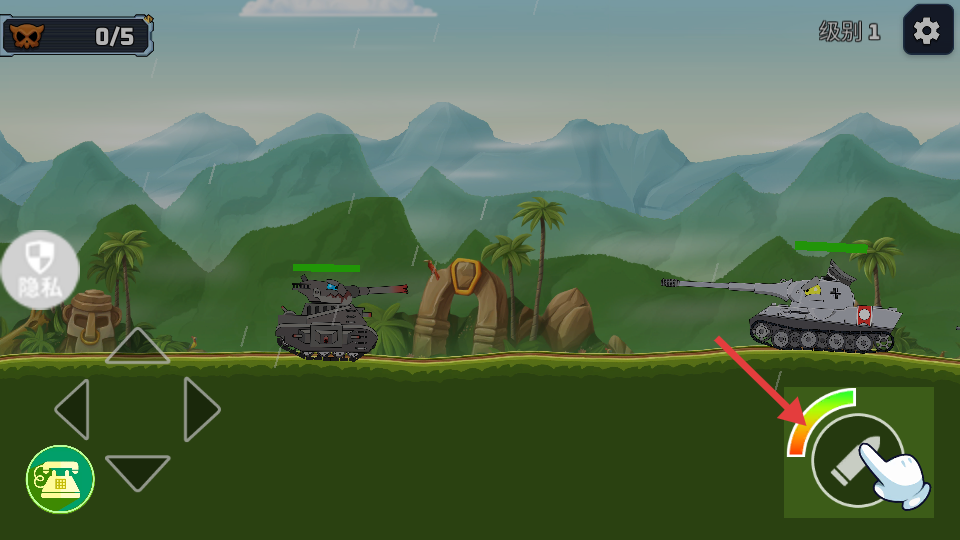Lower the cannon with down arrow
Image resolution: width=960 pixels, height=540 pixels.
[x=137, y=471]
